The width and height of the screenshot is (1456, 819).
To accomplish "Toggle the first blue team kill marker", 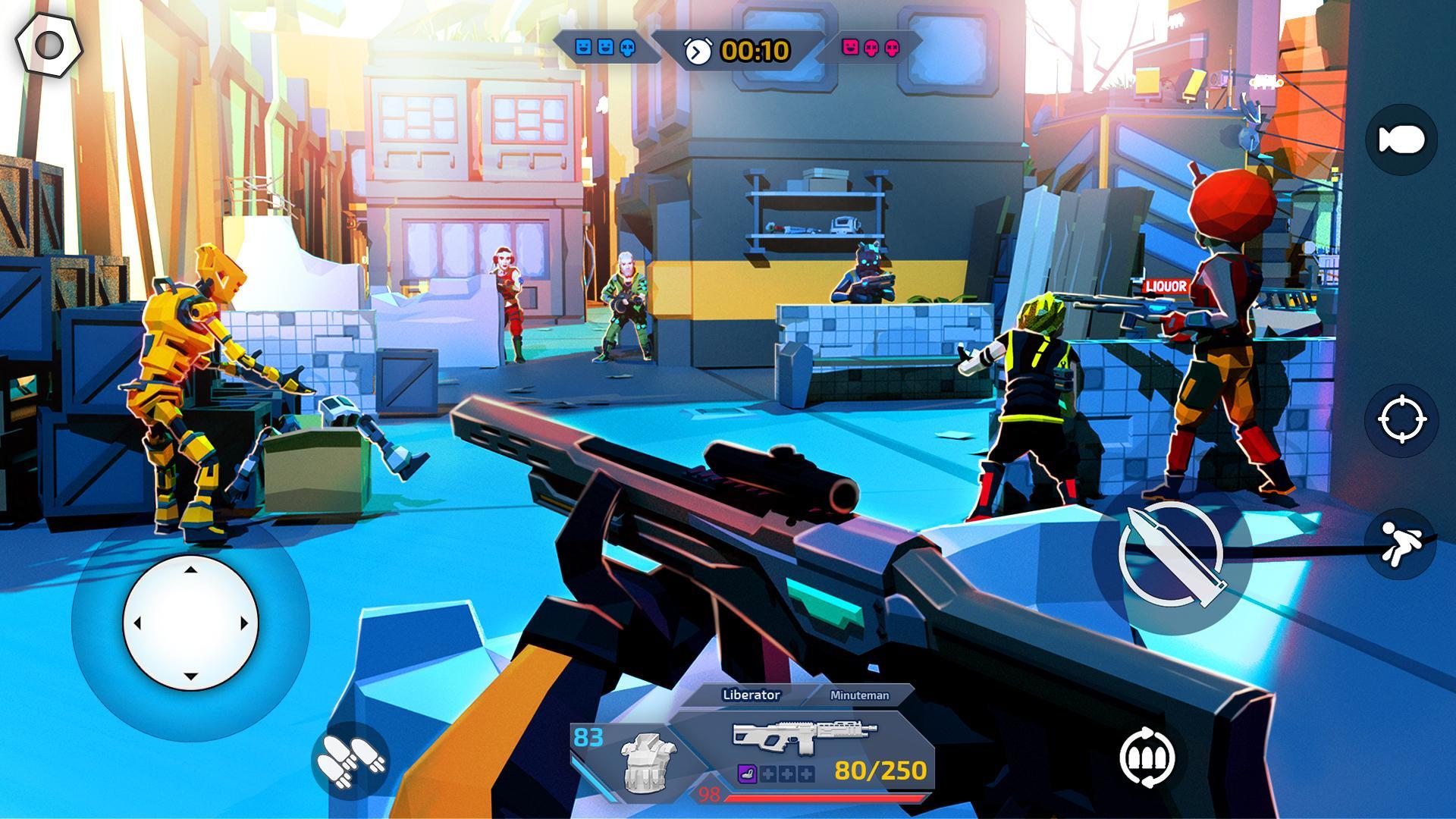I will (584, 49).
